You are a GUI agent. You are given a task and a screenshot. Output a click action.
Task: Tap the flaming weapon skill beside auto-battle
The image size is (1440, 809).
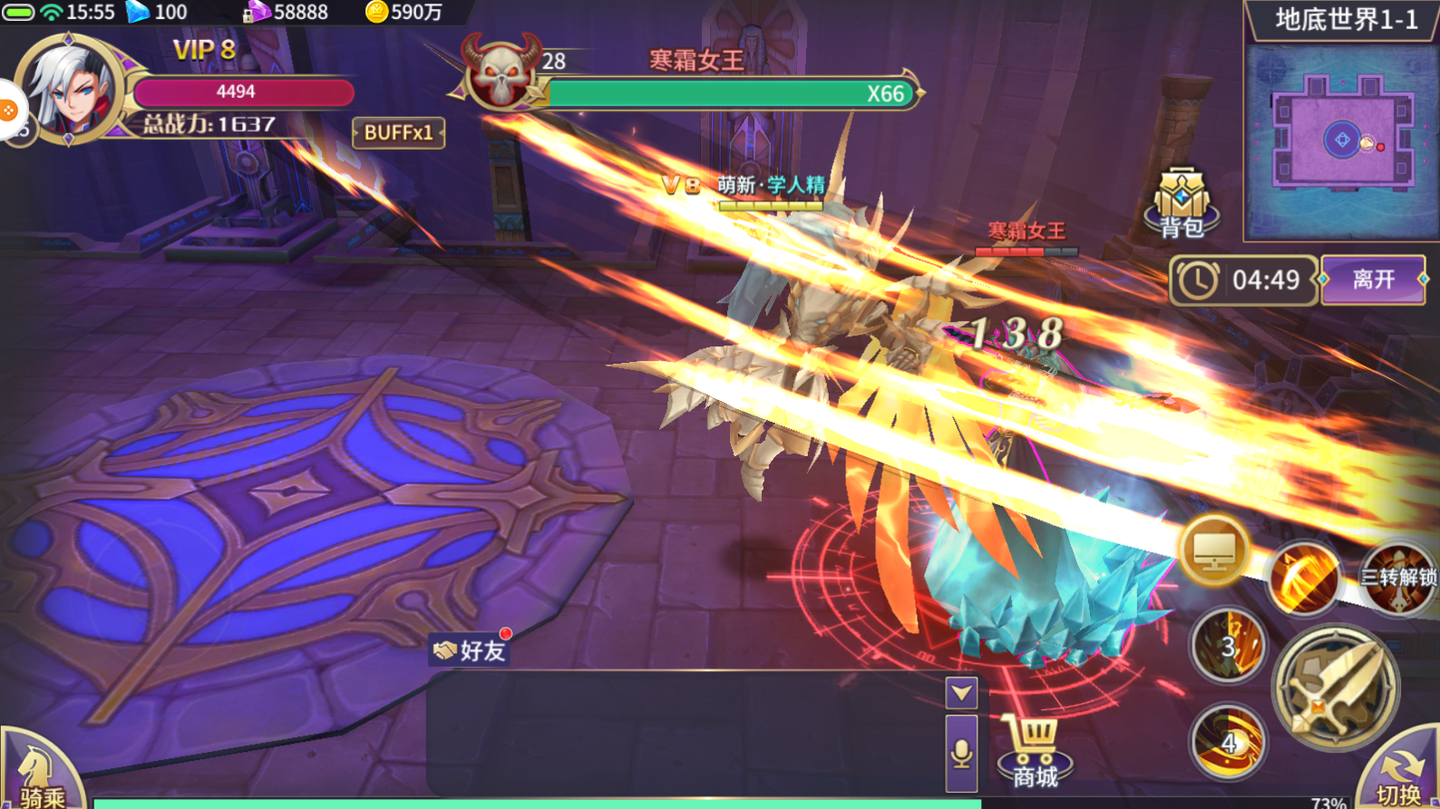pyautogui.click(x=1302, y=577)
